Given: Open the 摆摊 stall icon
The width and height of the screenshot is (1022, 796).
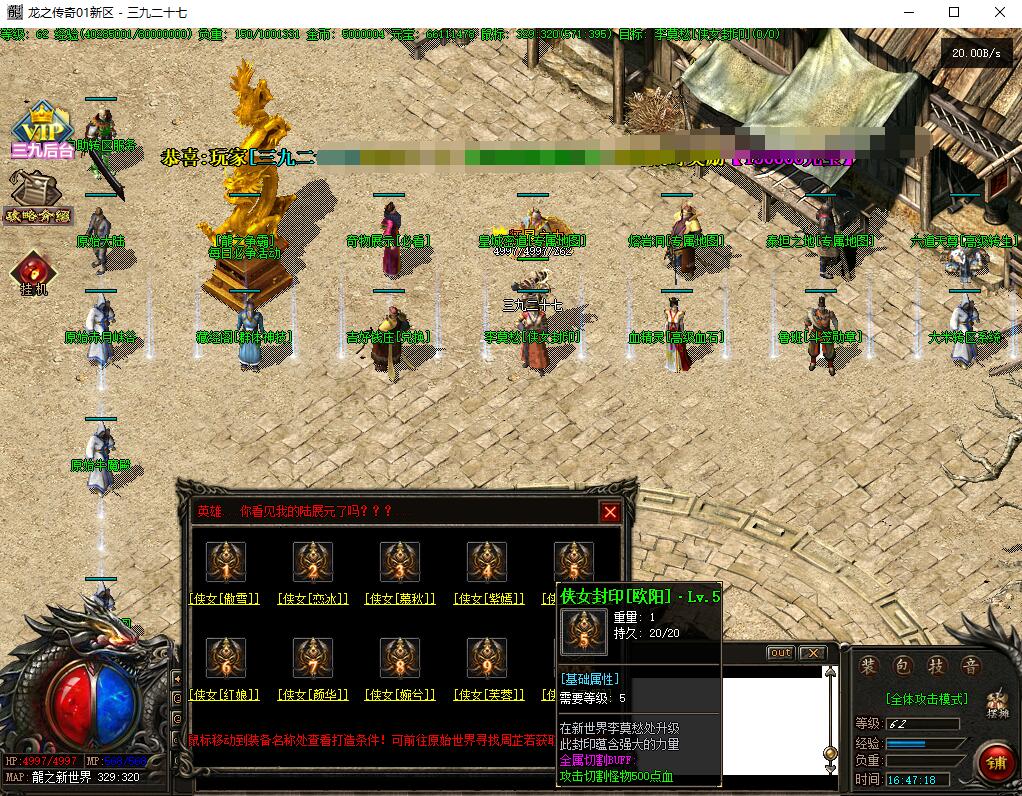Looking at the screenshot, I should 996,704.
